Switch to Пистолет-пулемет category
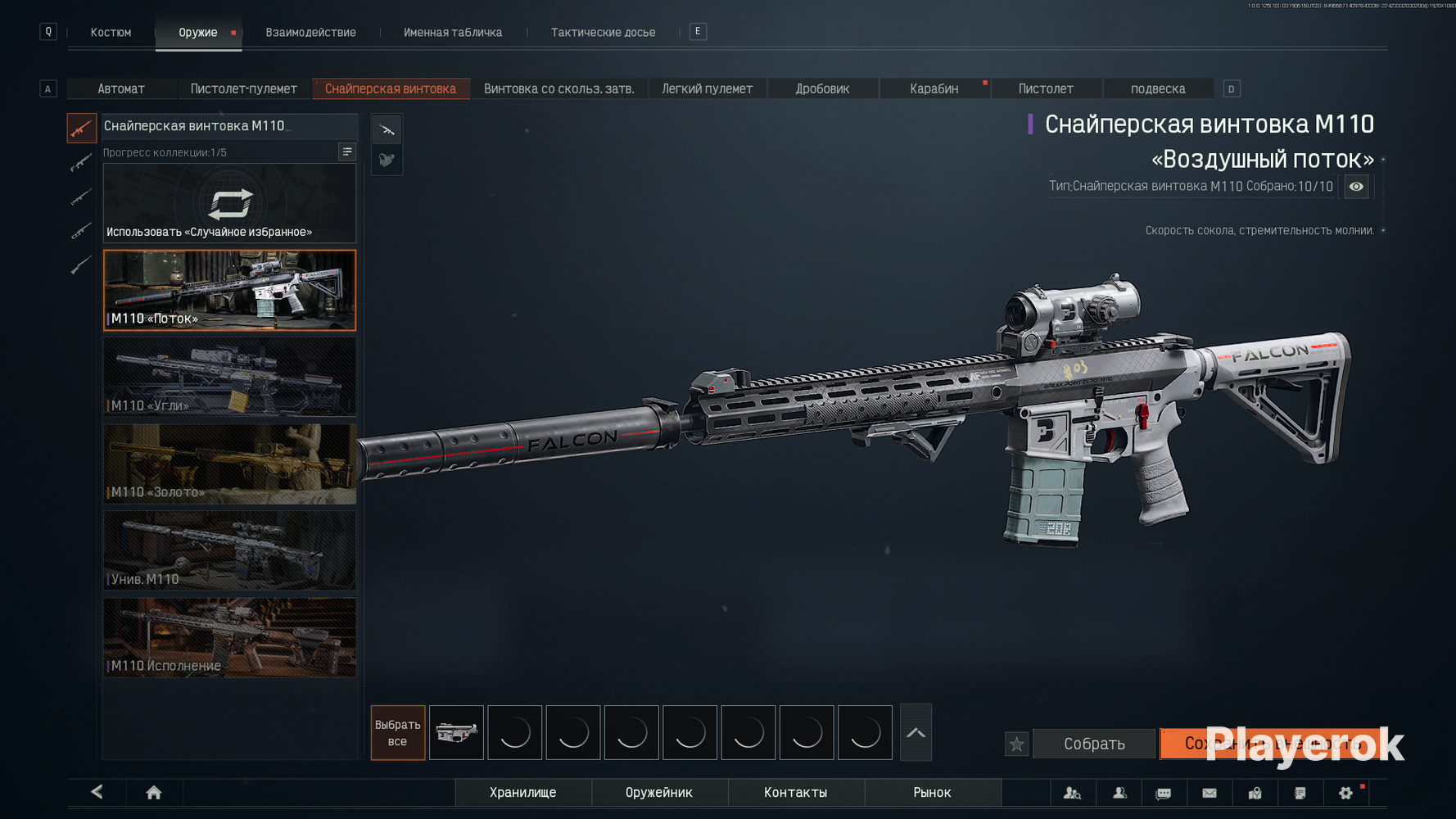1456x819 pixels. [x=243, y=88]
